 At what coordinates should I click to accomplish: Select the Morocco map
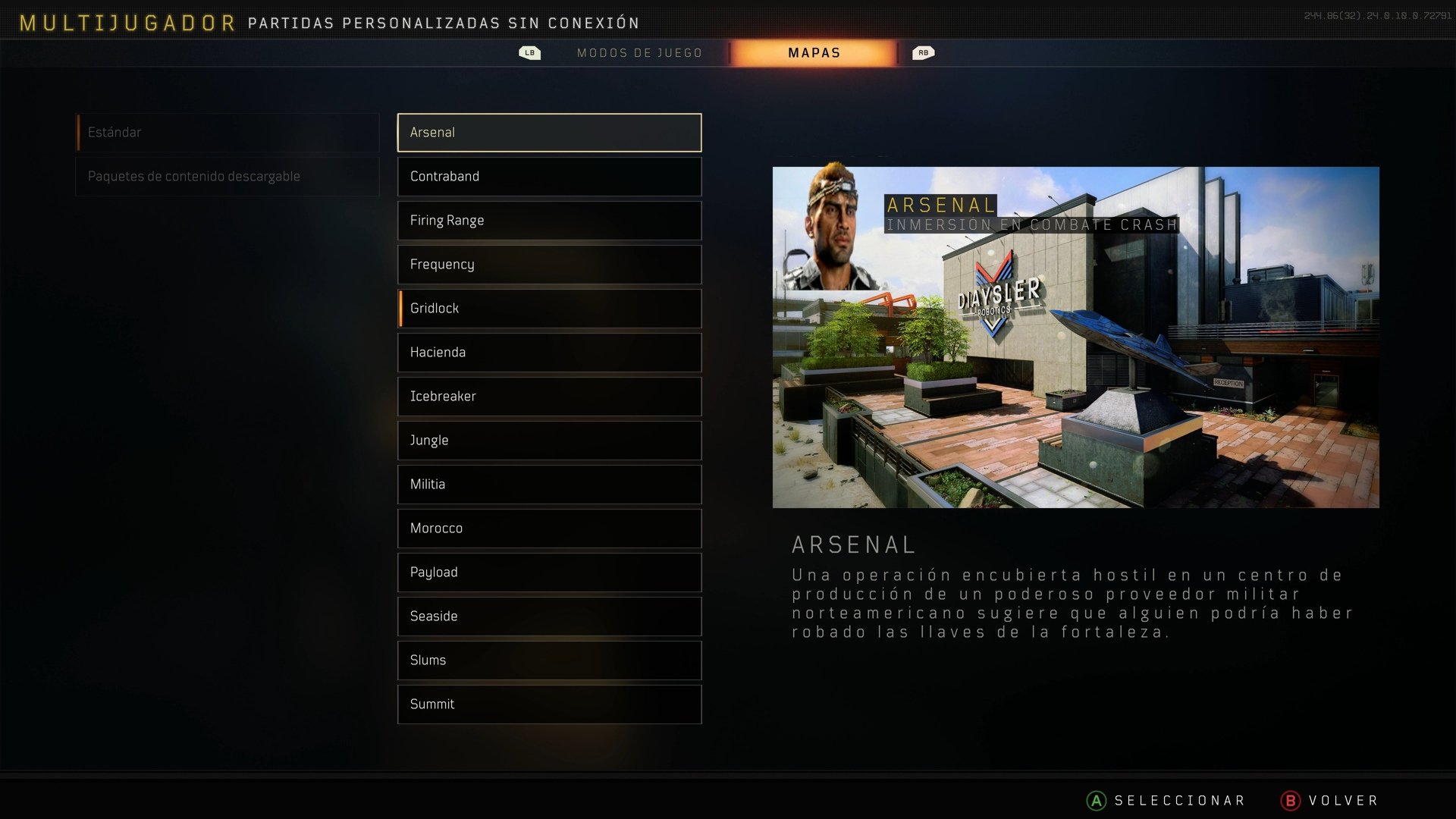coord(548,528)
